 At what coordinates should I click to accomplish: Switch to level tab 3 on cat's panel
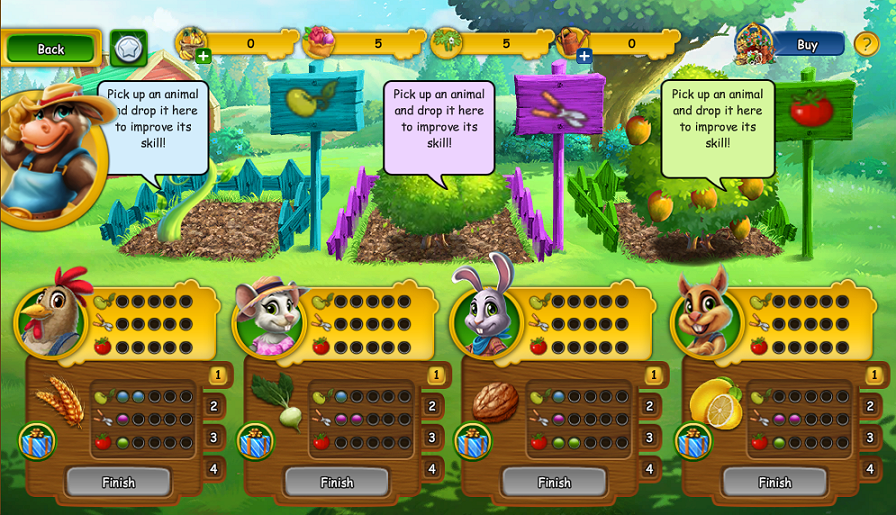433,437
